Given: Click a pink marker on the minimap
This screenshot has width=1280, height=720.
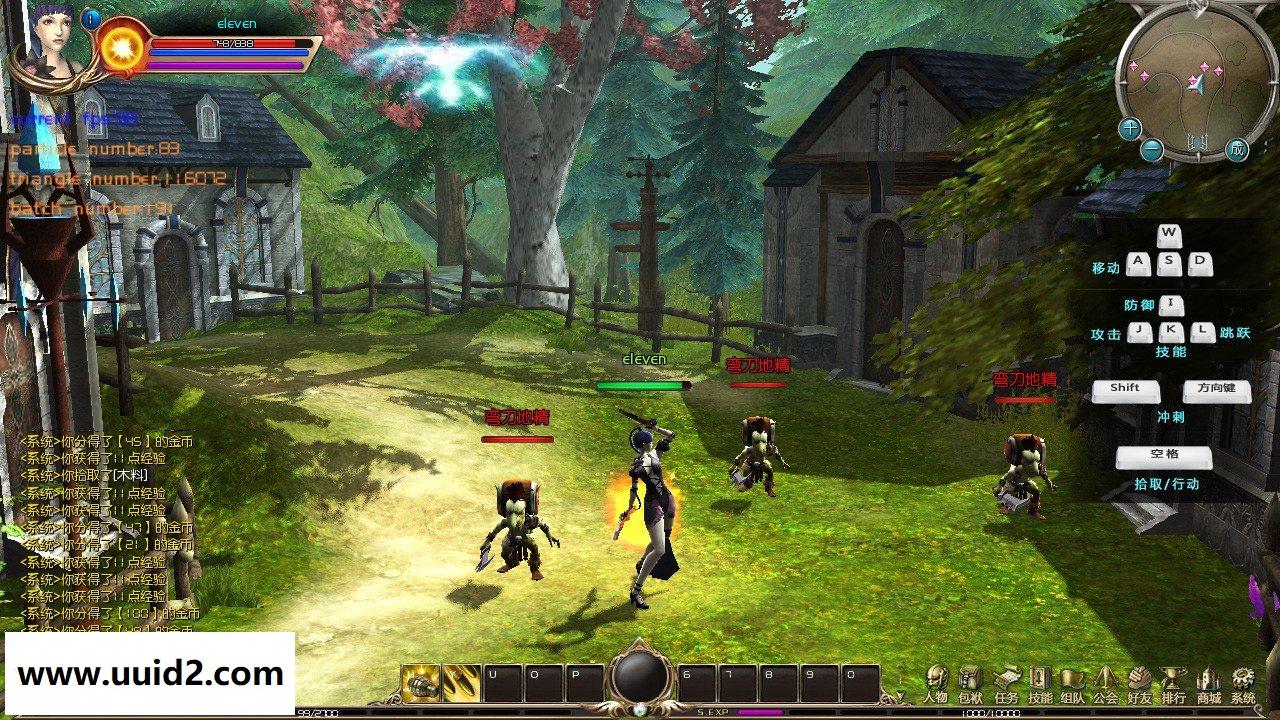Looking at the screenshot, I should tap(1206, 66).
